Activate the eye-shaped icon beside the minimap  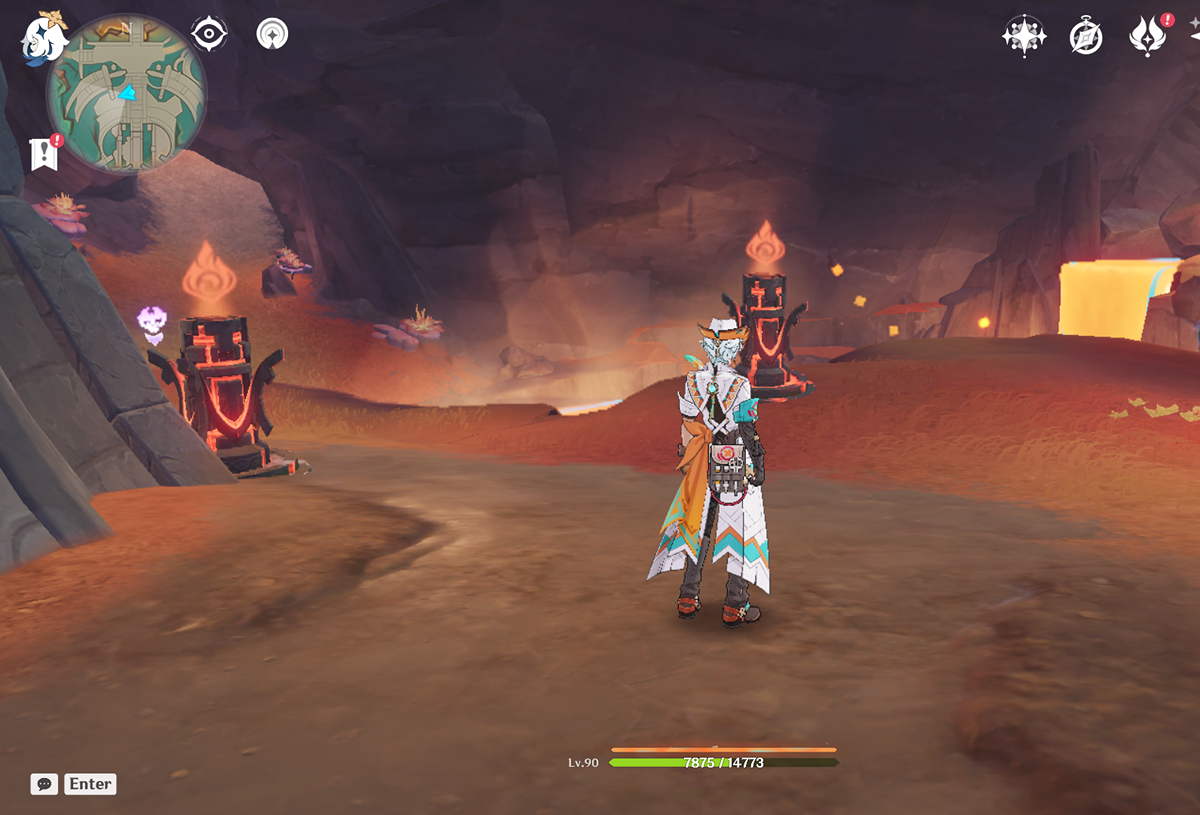pyautogui.click(x=209, y=34)
